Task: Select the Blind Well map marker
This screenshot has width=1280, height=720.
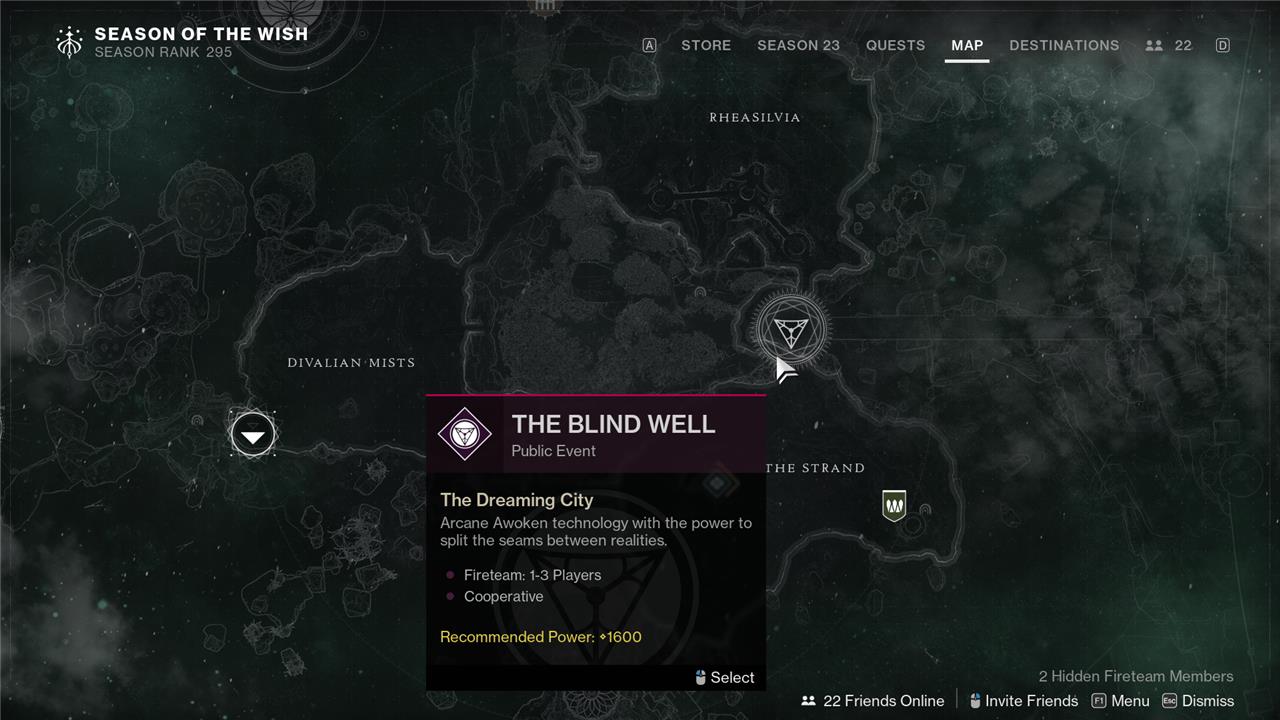Action: click(791, 329)
